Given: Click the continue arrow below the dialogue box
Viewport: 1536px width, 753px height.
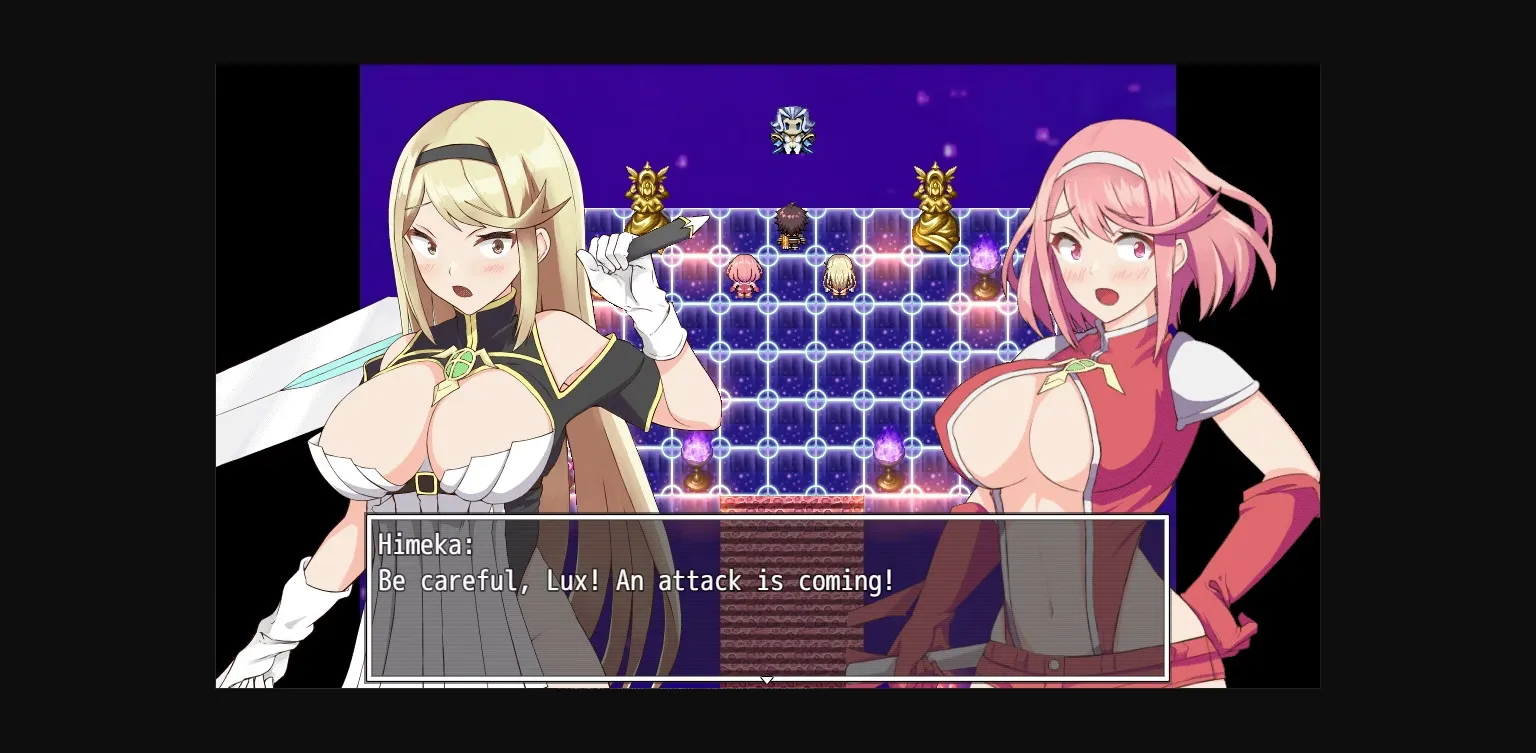Looking at the screenshot, I should [767, 680].
